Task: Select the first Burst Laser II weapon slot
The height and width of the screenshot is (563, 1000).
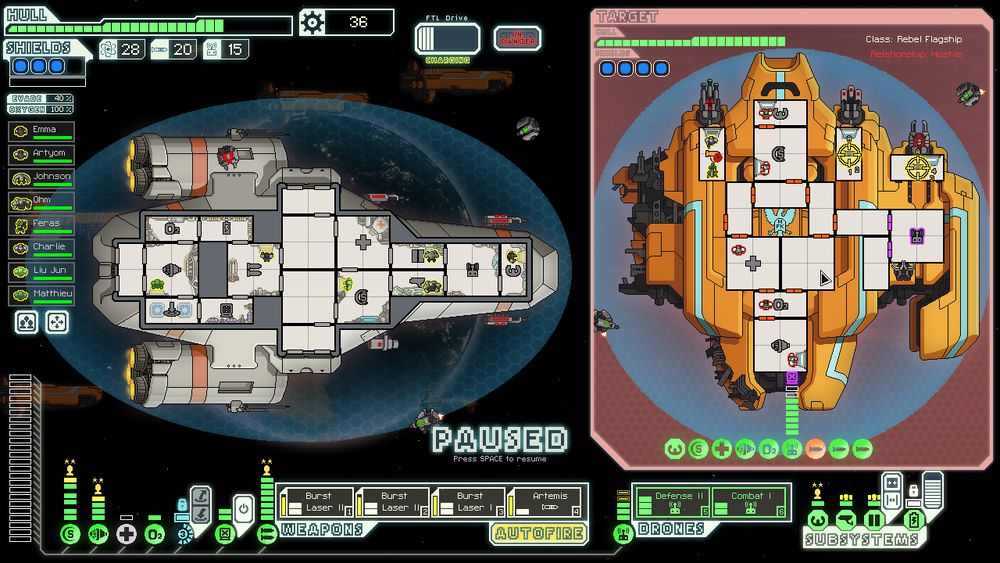Action: 316,502
